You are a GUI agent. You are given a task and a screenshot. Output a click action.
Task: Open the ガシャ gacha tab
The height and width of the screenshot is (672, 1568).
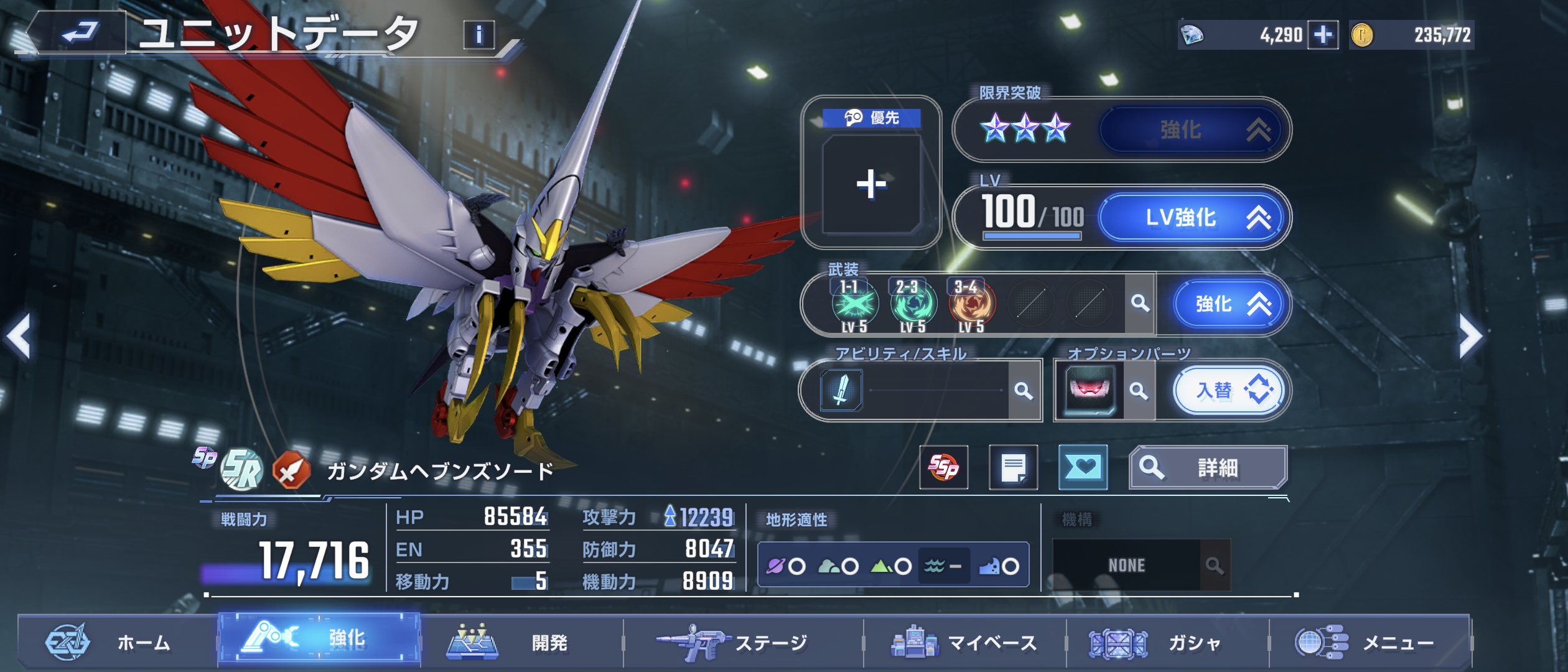pyautogui.click(x=1167, y=642)
